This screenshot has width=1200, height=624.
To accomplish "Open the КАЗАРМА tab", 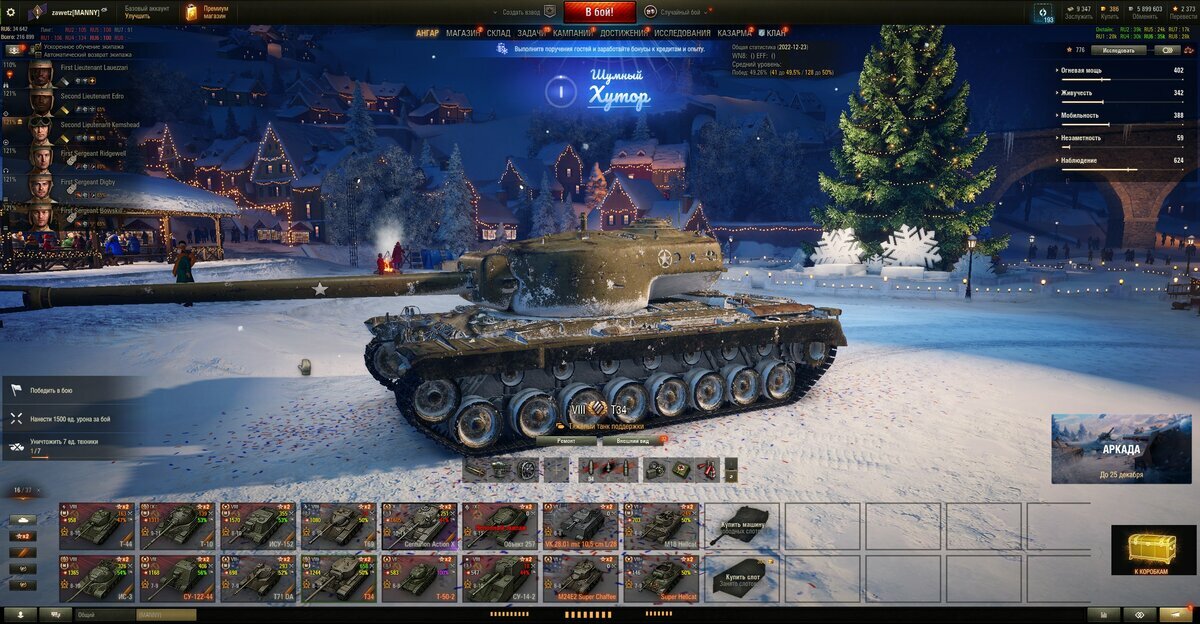I will coord(735,33).
